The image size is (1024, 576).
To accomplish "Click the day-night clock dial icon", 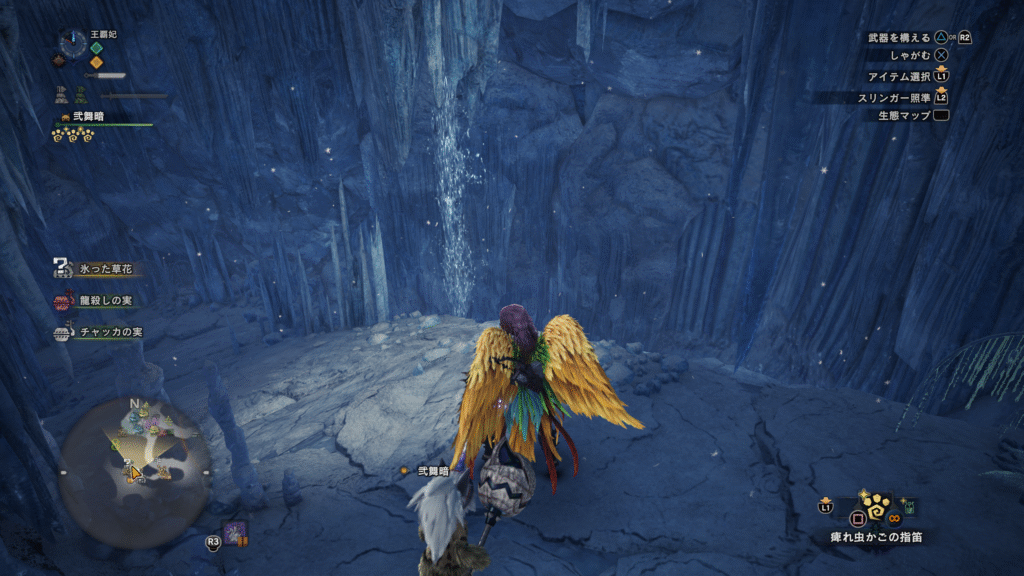I will 72,43.
